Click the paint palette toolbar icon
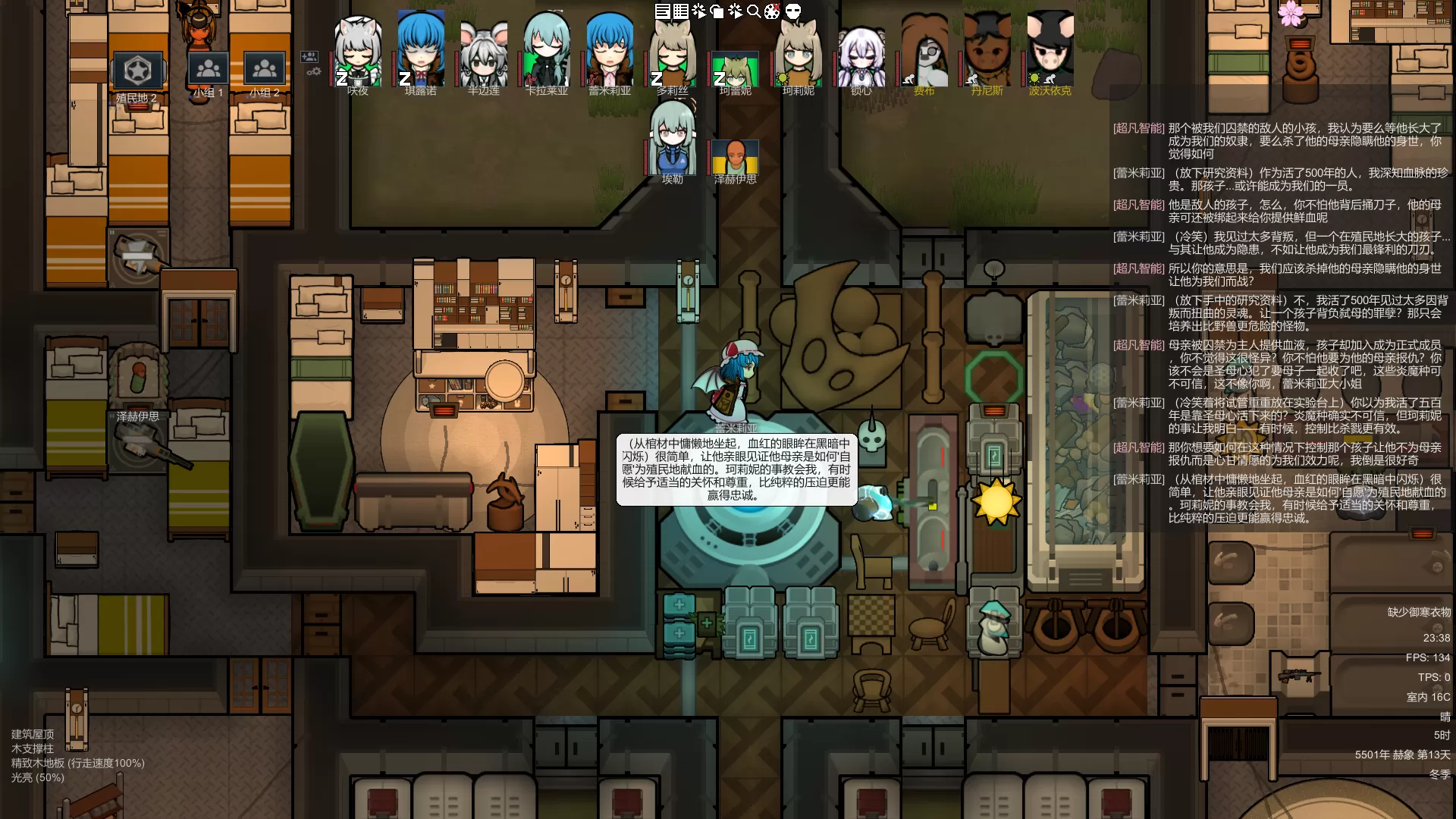The height and width of the screenshot is (819, 1456). pyautogui.click(x=772, y=11)
